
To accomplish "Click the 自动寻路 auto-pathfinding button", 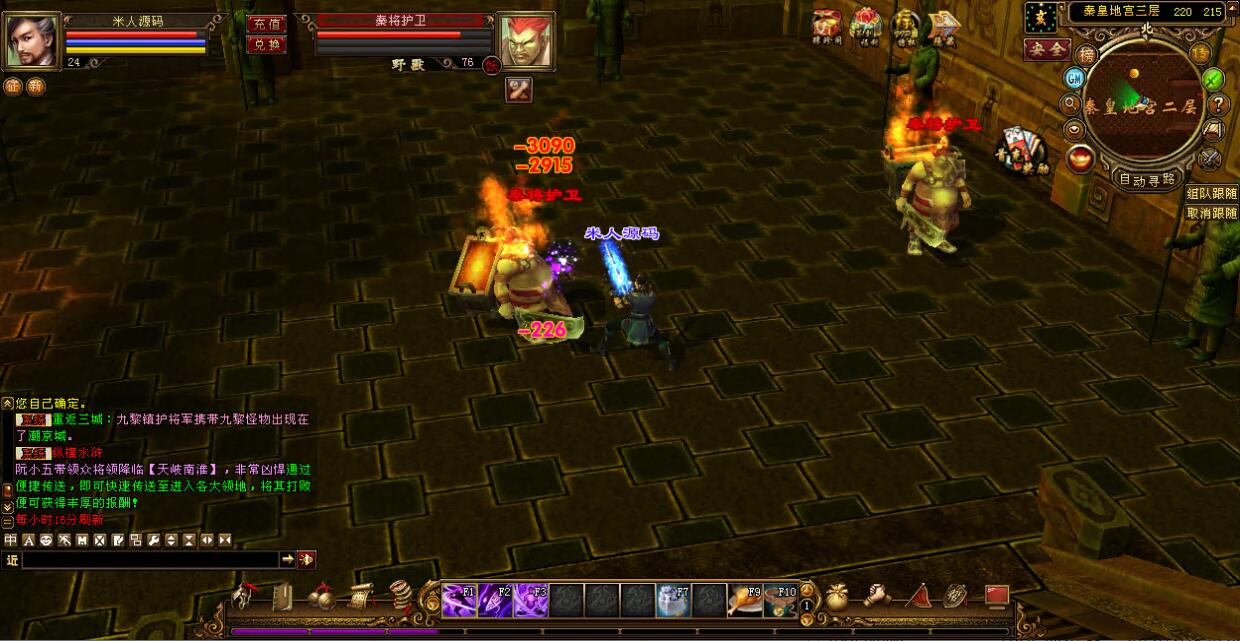I will [1146, 180].
